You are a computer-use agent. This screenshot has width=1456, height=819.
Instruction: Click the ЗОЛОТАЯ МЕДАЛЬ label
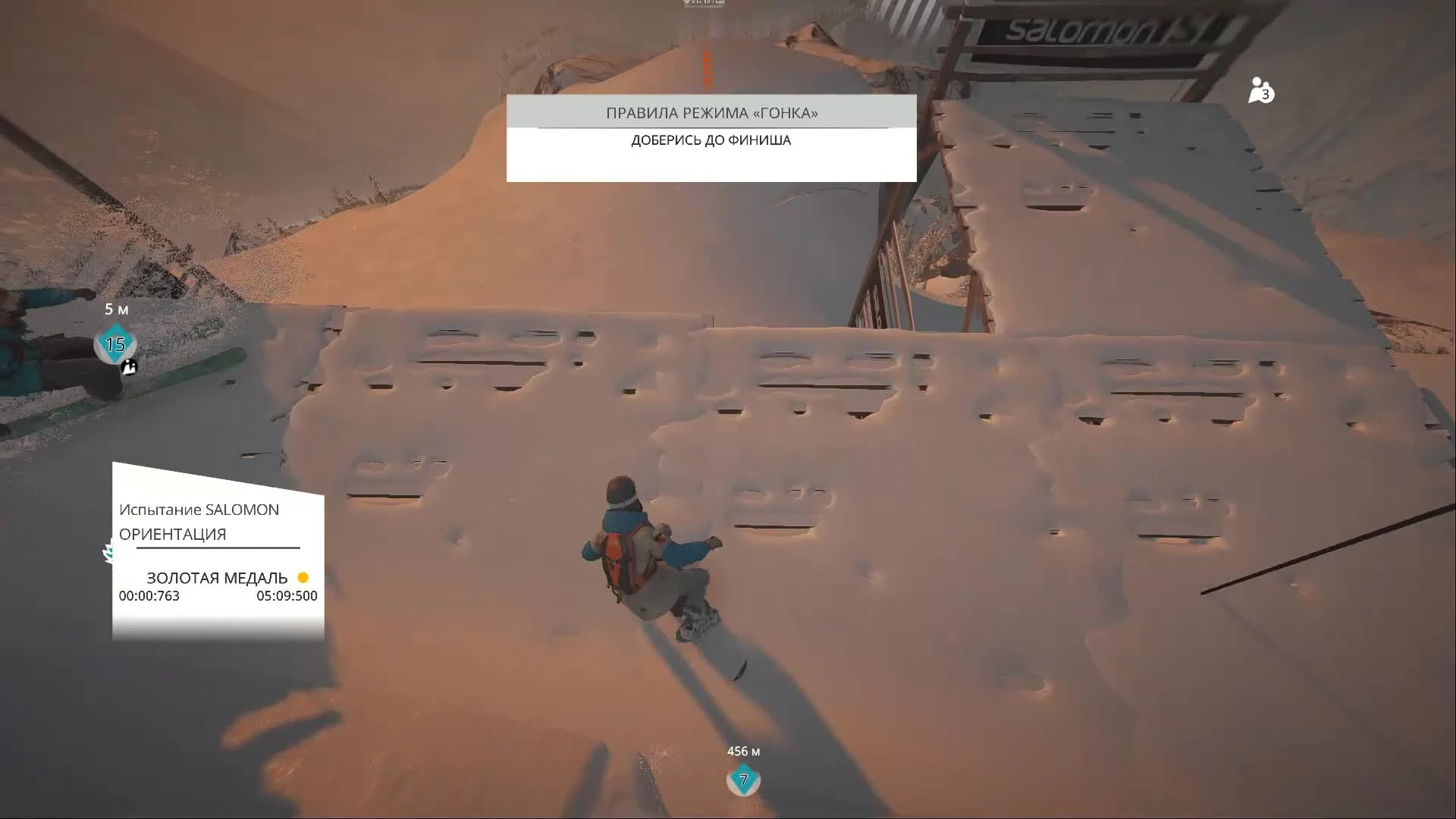click(x=219, y=578)
